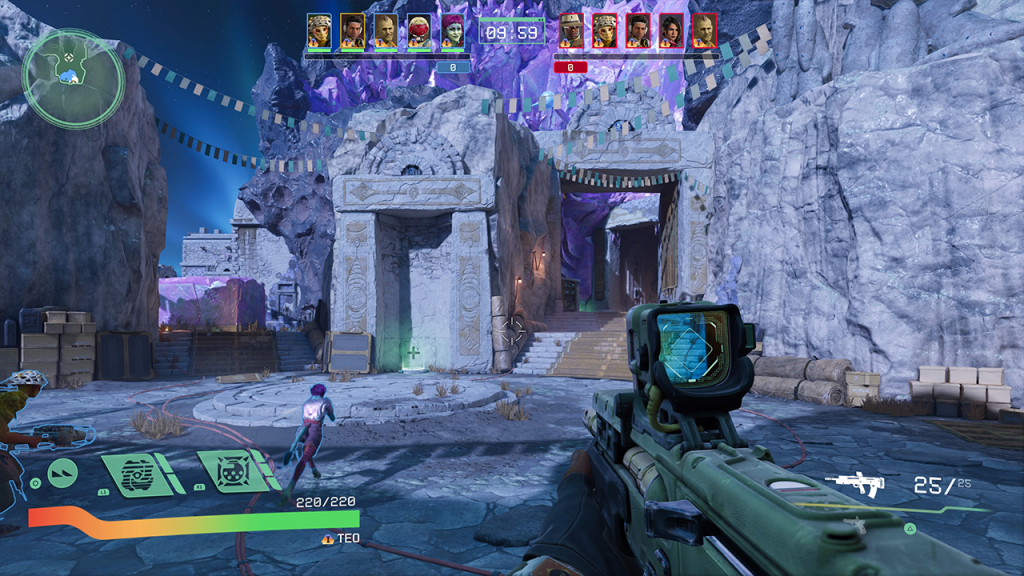The width and height of the screenshot is (1024, 576).
Task: Click the circular minimap radar
Action: pos(73,78)
